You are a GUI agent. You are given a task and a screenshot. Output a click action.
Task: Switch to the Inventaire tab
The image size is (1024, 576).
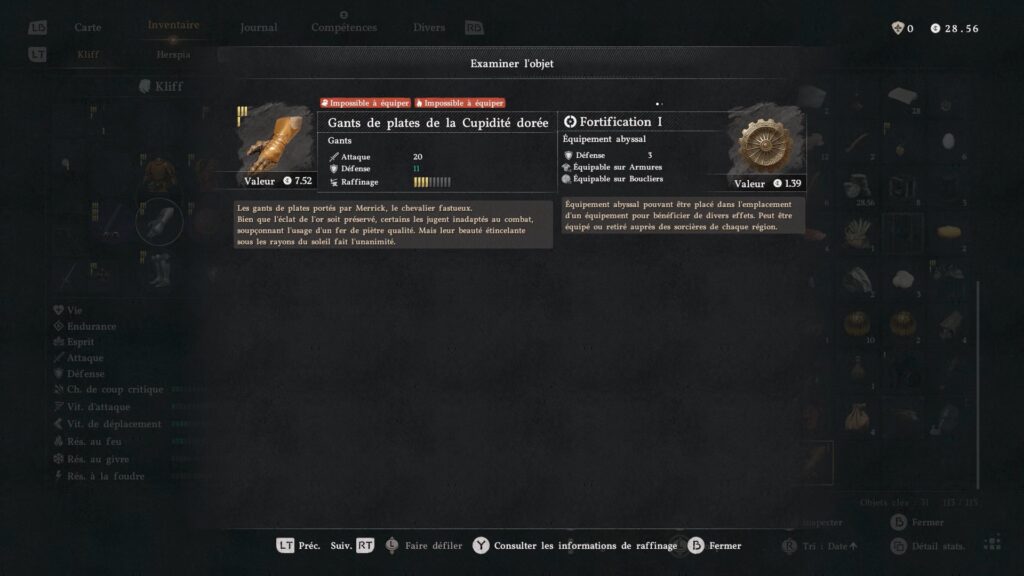173,25
